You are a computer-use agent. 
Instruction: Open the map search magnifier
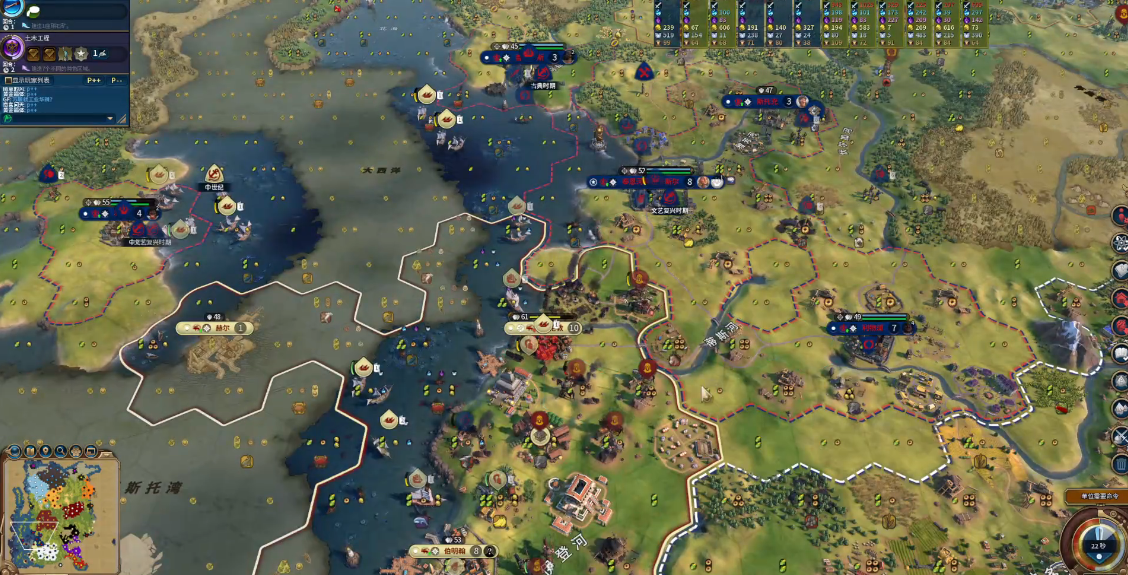[x=59, y=451]
